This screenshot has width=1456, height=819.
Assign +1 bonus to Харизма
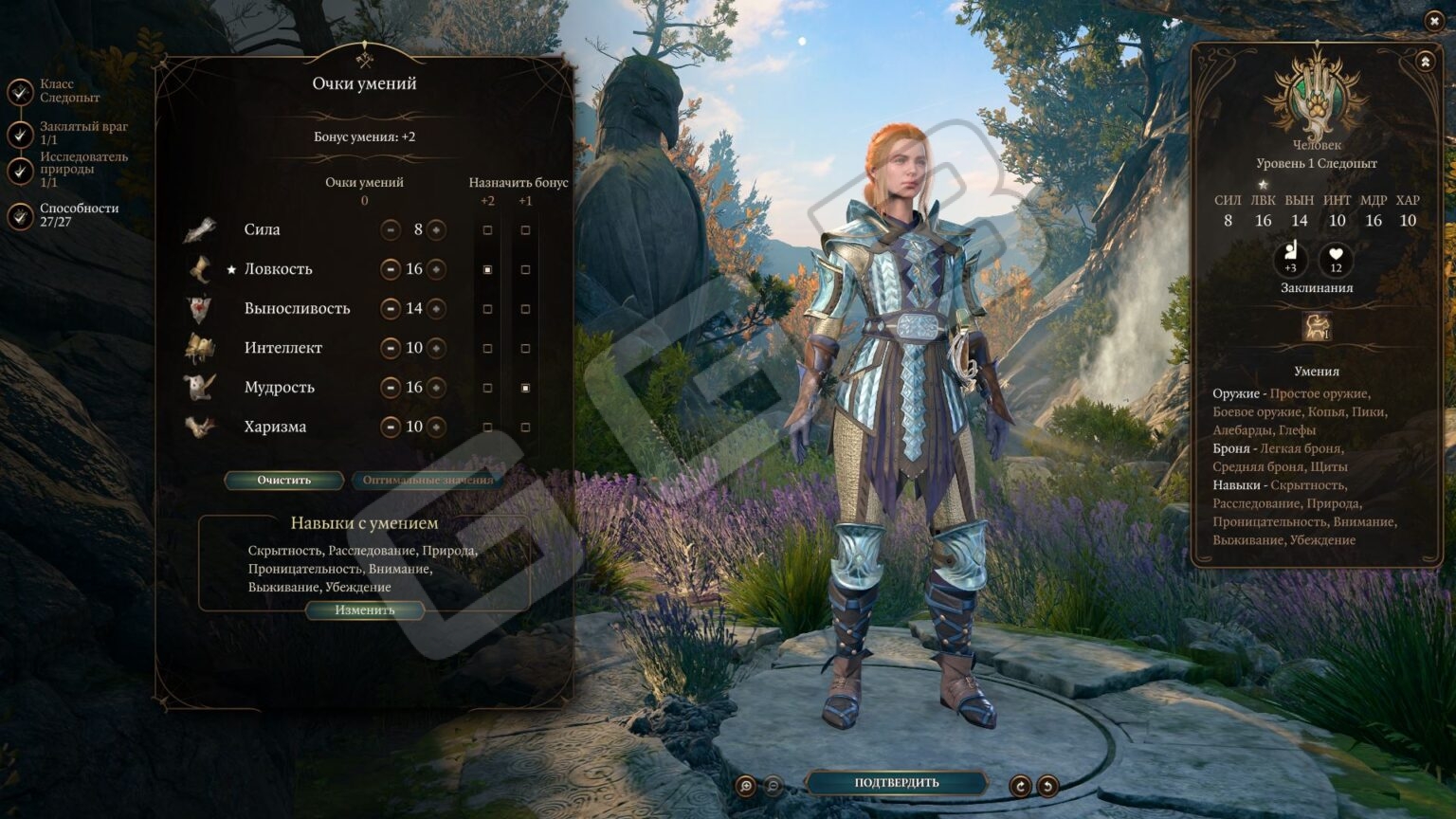(525, 428)
